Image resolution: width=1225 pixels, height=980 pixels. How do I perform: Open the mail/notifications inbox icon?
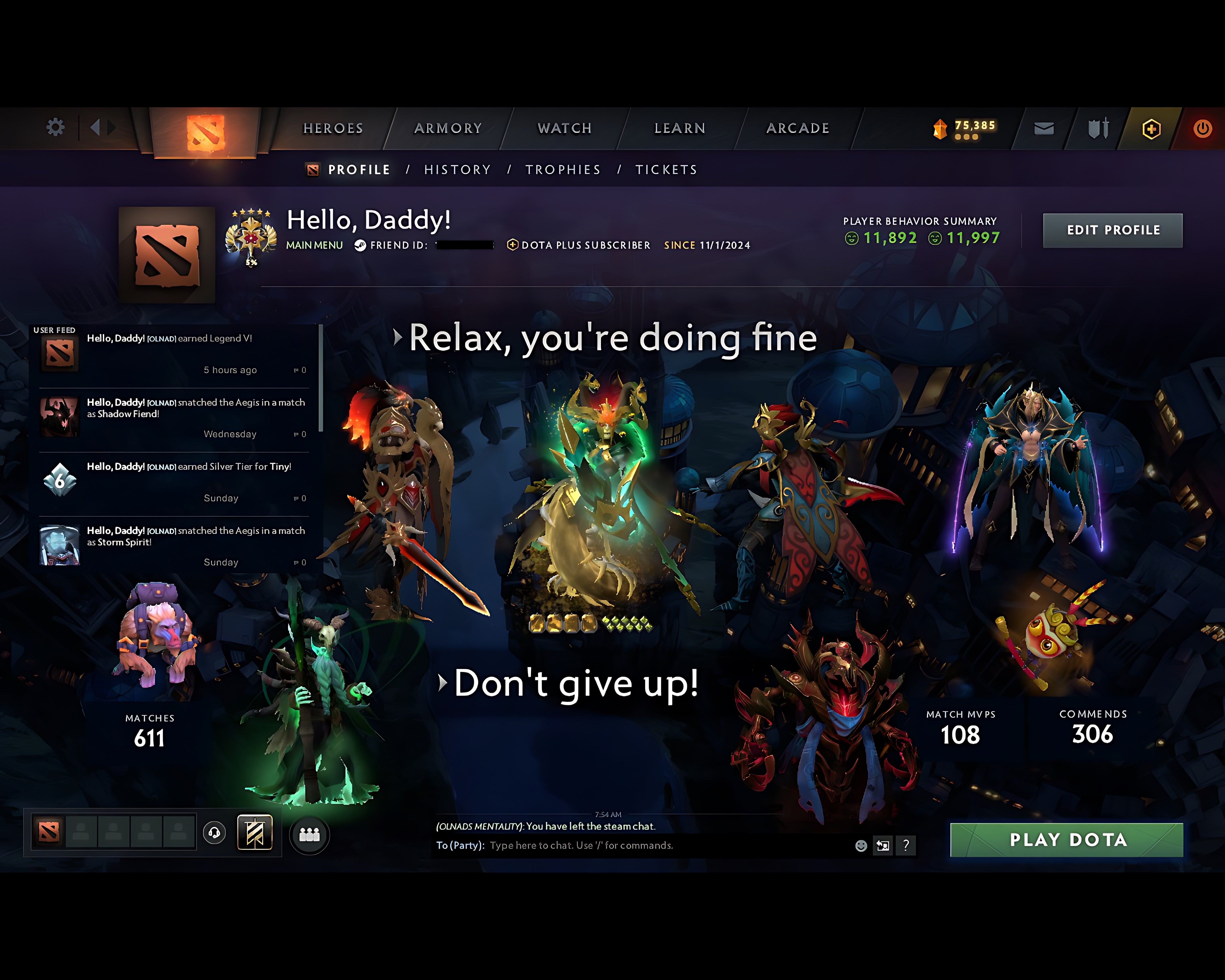pyautogui.click(x=1043, y=128)
